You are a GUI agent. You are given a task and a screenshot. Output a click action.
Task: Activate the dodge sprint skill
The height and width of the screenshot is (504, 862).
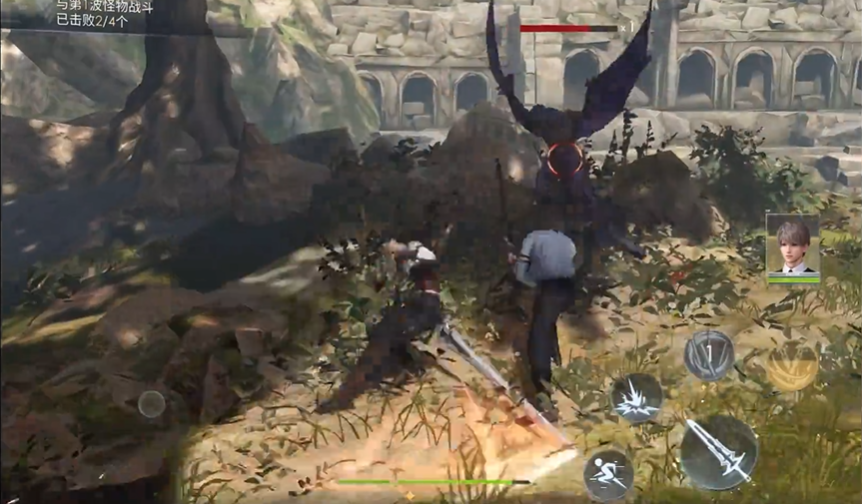pyautogui.click(x=608, y=474)
